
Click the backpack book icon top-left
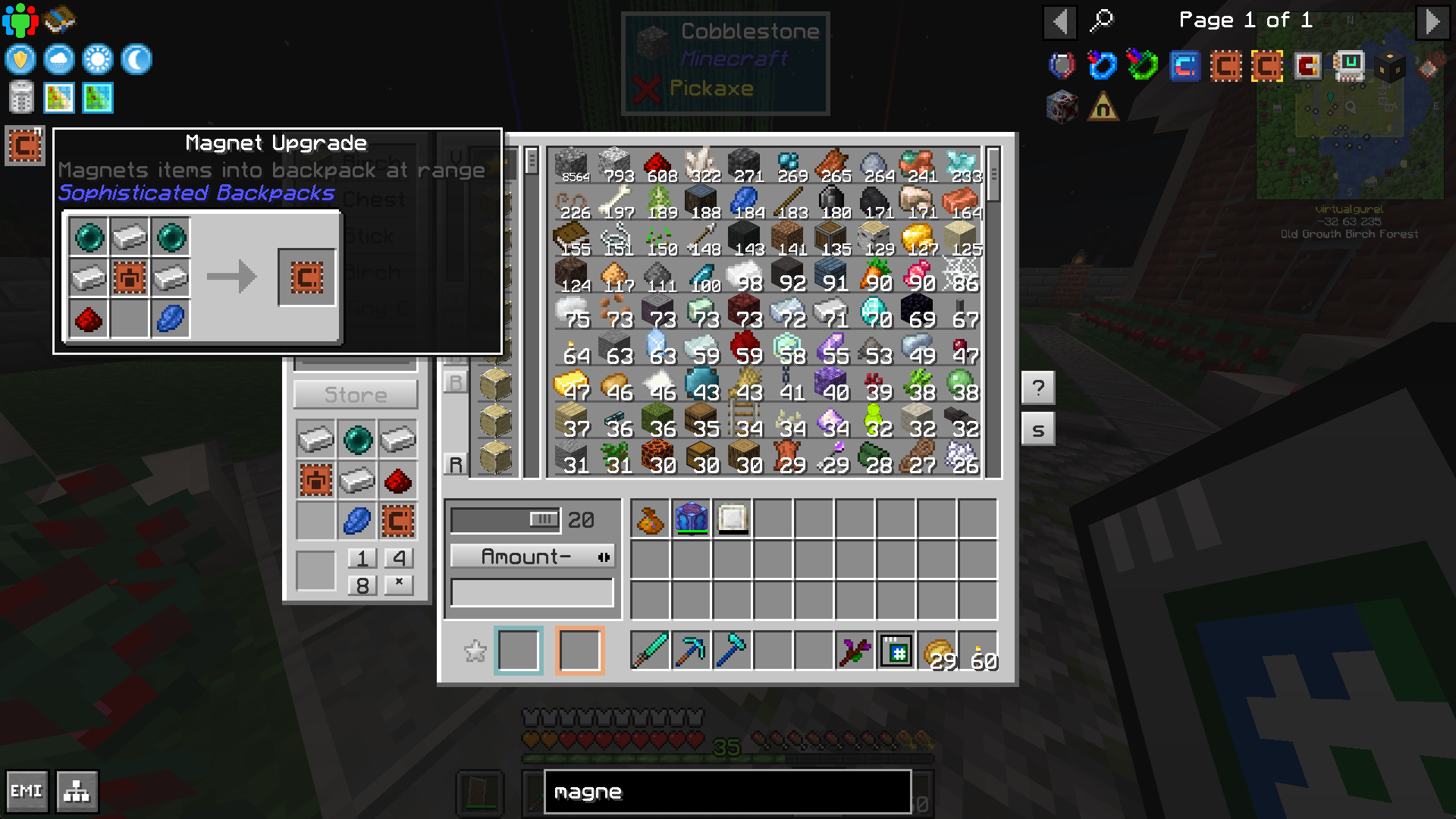click(58, 20)
